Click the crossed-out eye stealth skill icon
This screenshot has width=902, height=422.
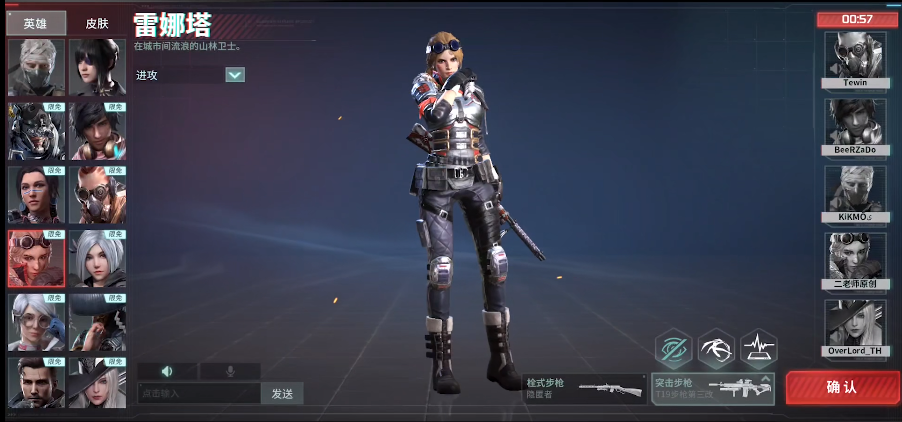(x=673, y=348)
